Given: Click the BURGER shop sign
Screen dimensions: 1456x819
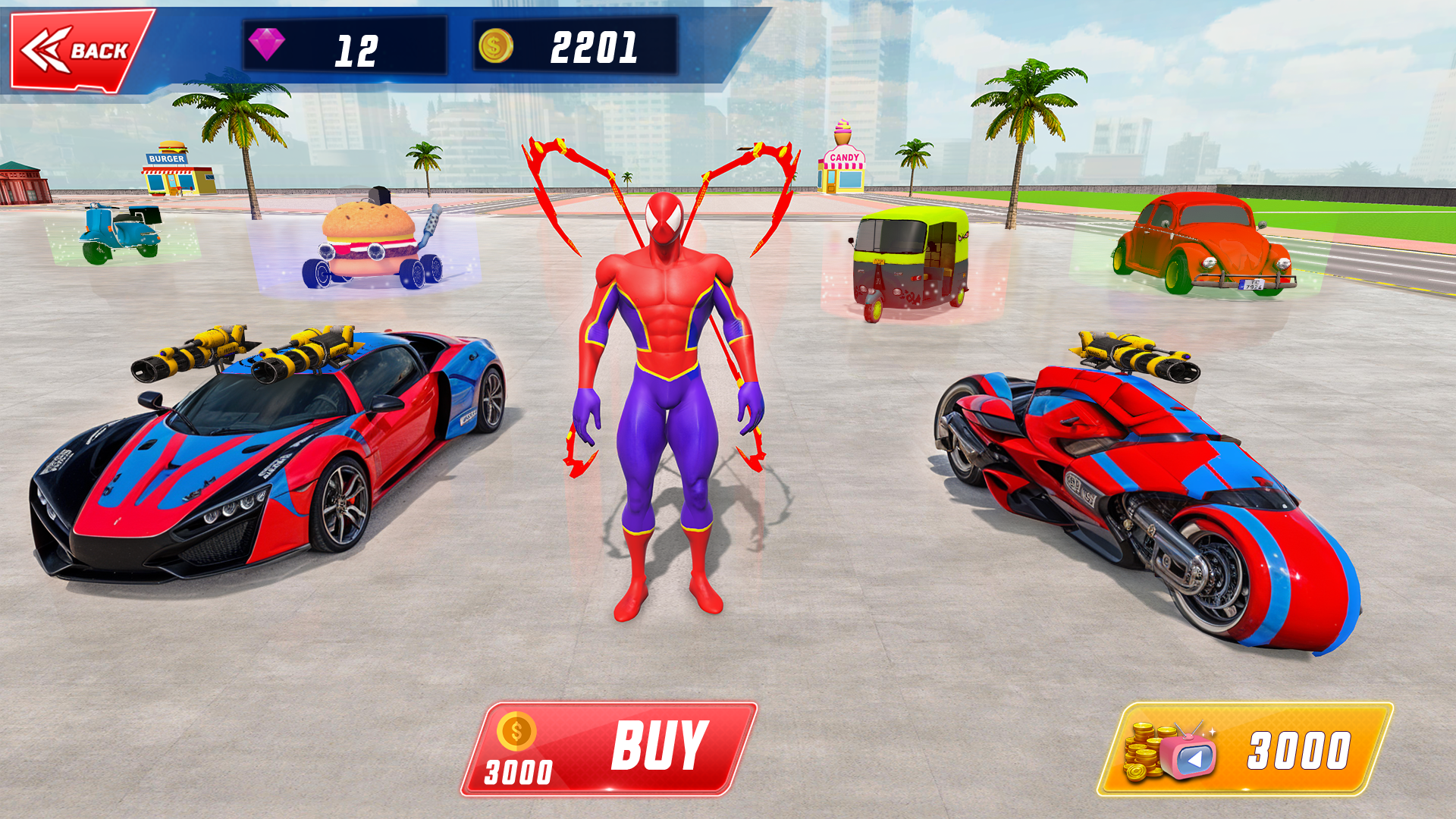Looking at the screenshot, I should pyautogui.click(x=170, y=158).
